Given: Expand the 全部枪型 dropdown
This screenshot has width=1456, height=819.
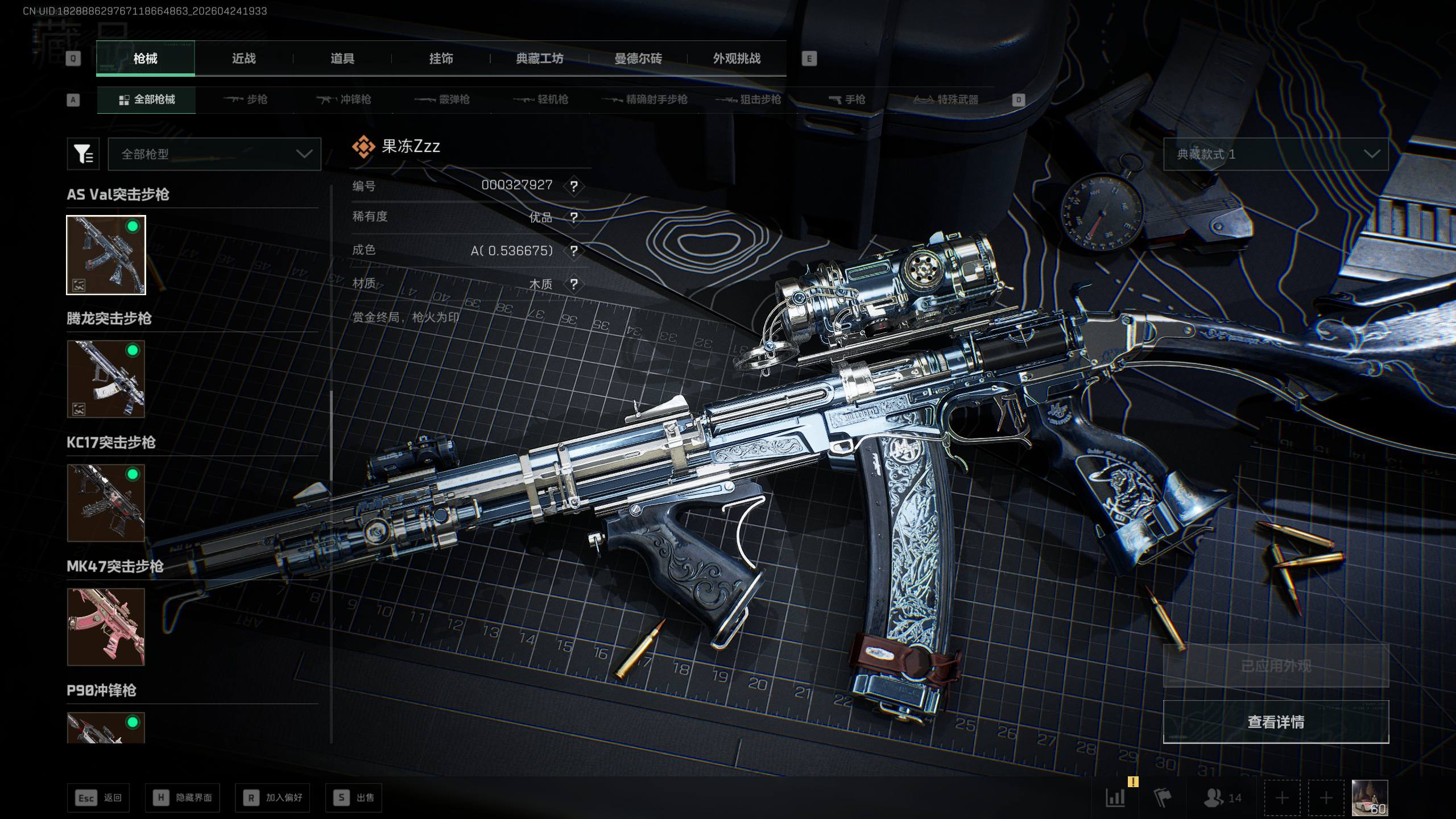Looking at the screenshot, I should 214,154.
